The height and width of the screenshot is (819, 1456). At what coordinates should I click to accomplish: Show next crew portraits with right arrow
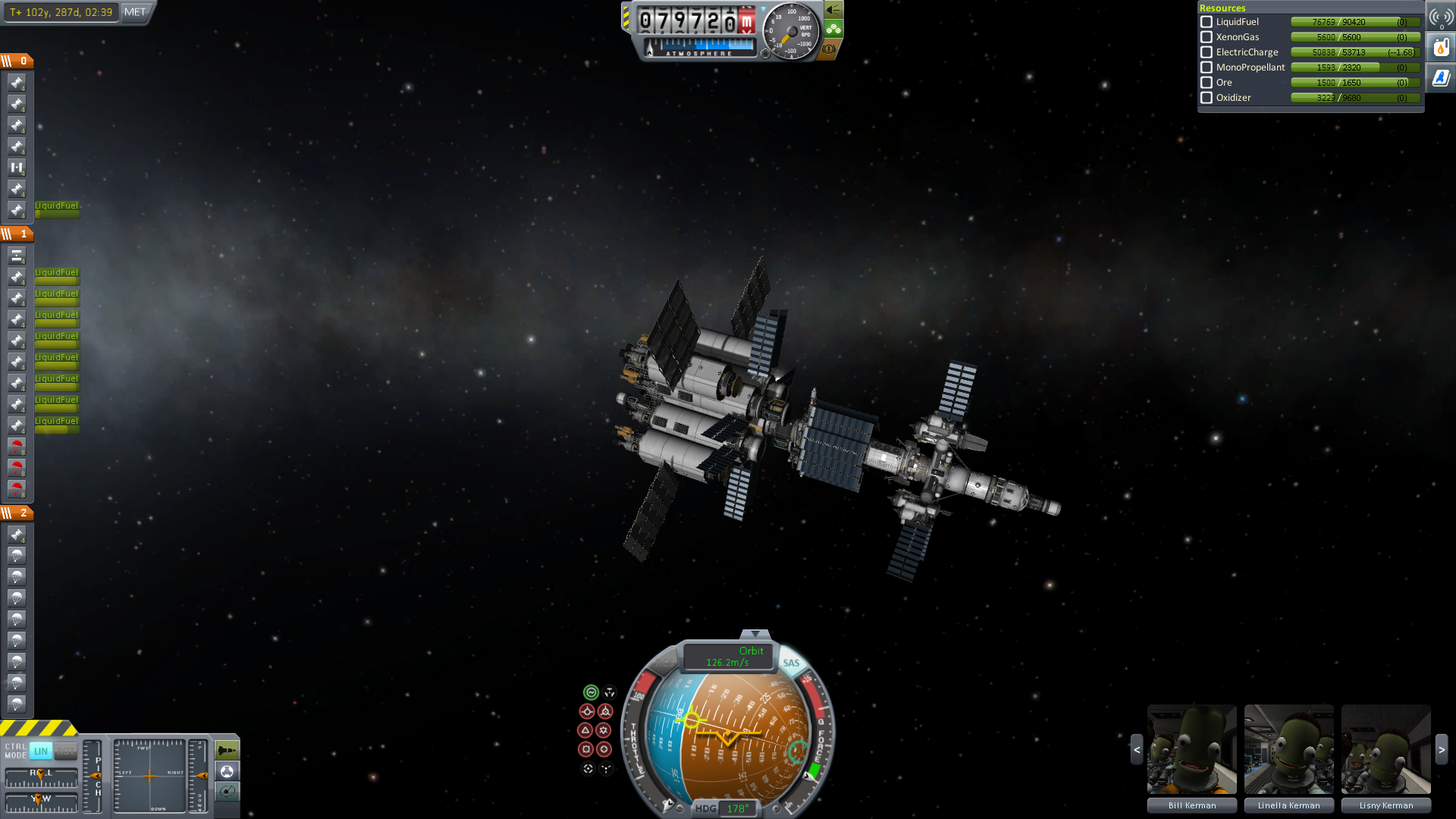[x=1442, y=749]
